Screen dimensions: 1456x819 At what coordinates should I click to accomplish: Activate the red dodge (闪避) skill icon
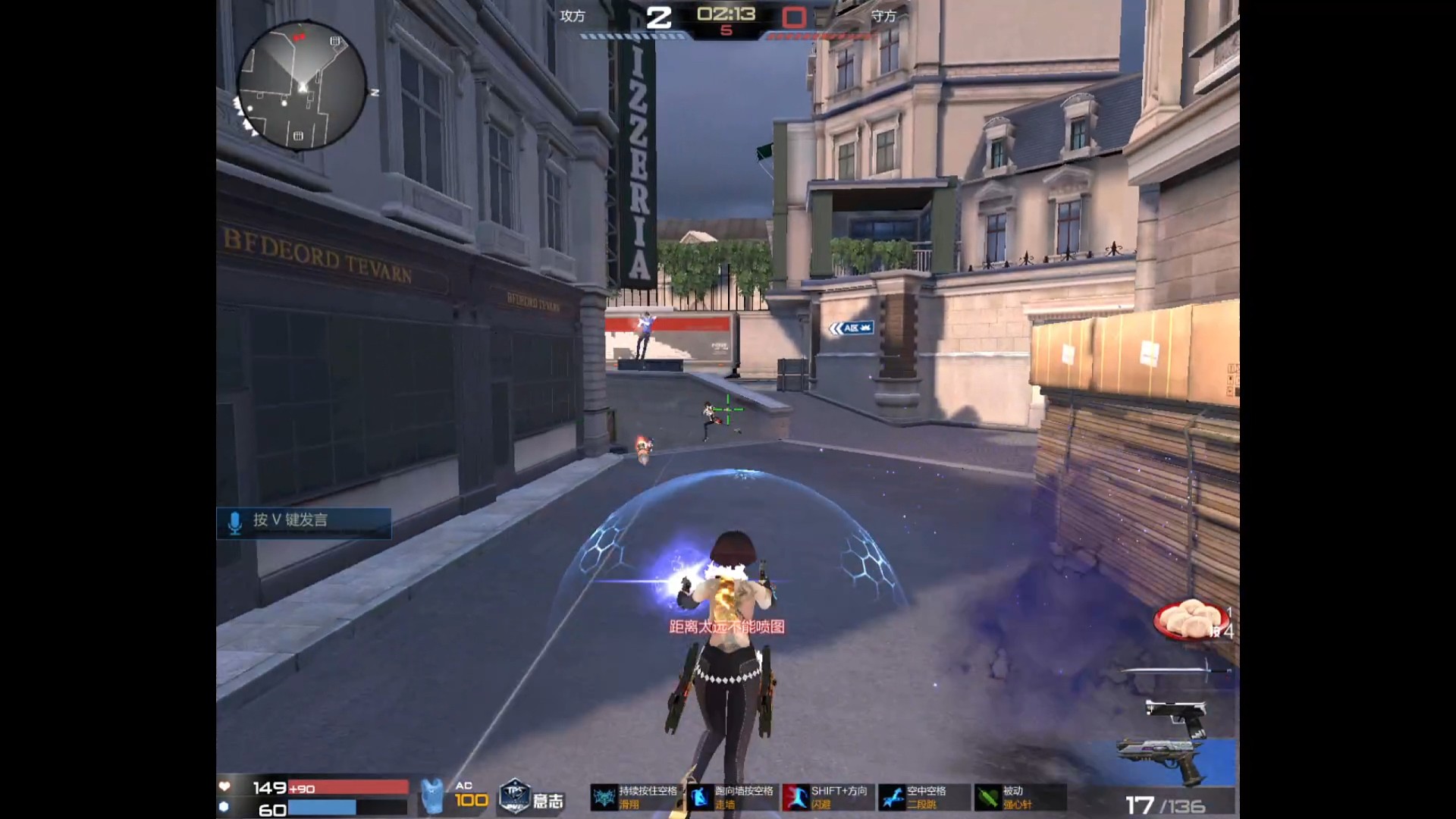pos(795,798)
